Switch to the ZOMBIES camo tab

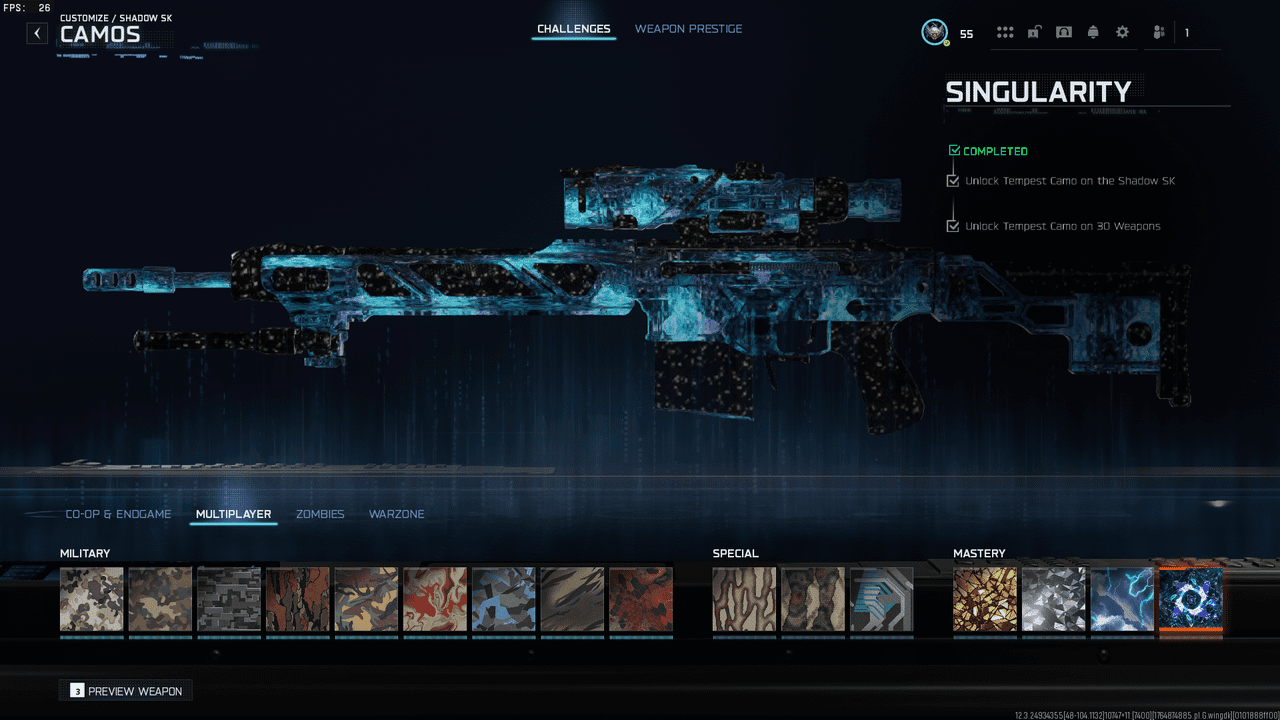tap(320, 513)
